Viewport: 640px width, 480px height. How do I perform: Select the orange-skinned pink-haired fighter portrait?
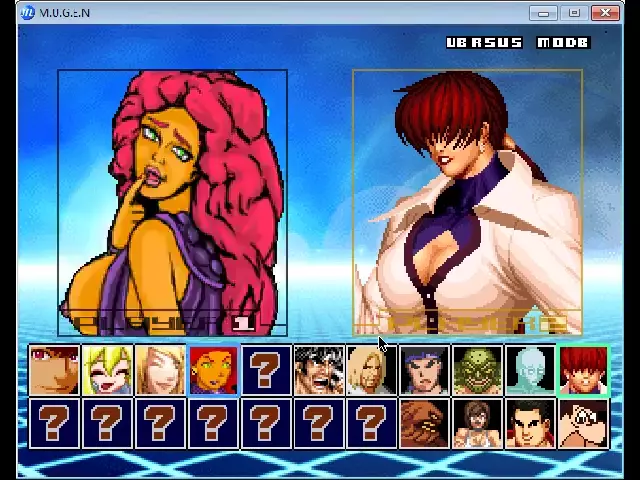pyautogui.click(x=213, y=370)
